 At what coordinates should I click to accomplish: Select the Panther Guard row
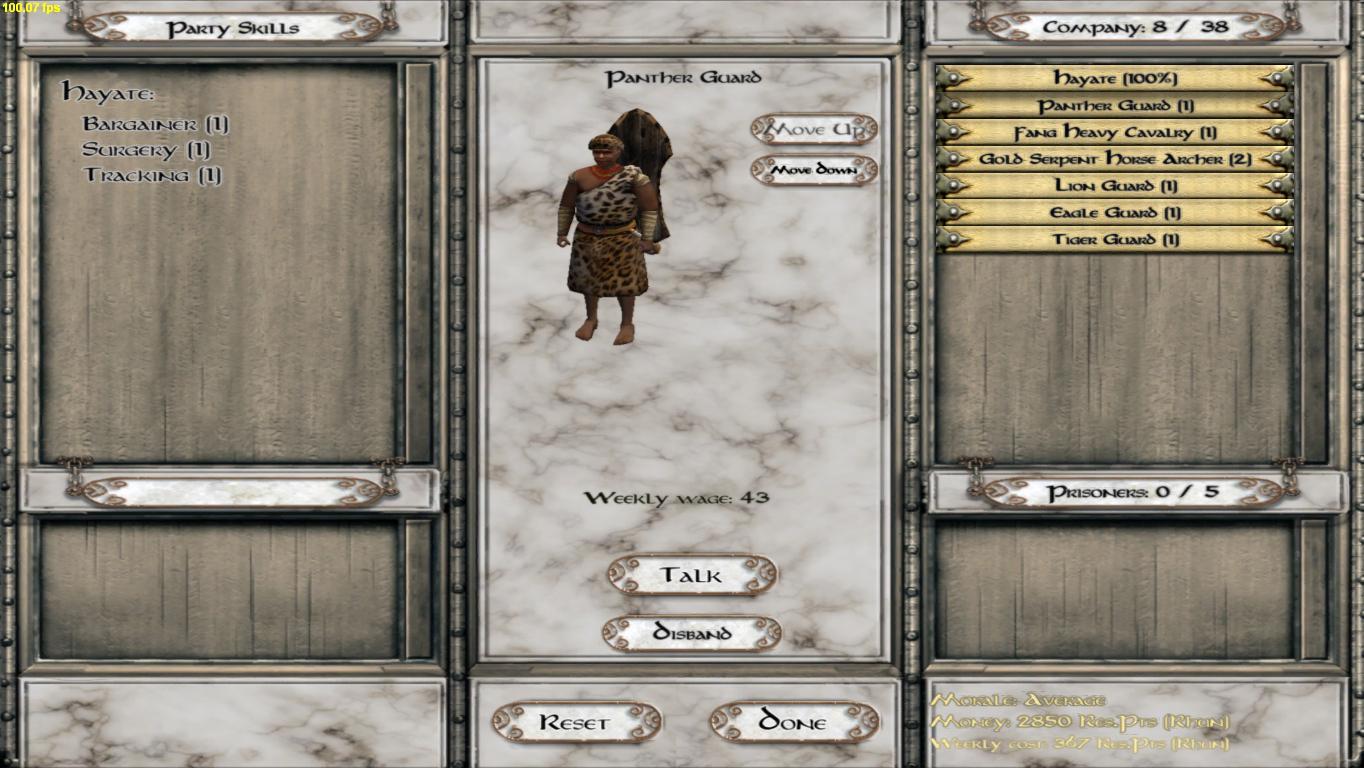(x=1114, y=105)
